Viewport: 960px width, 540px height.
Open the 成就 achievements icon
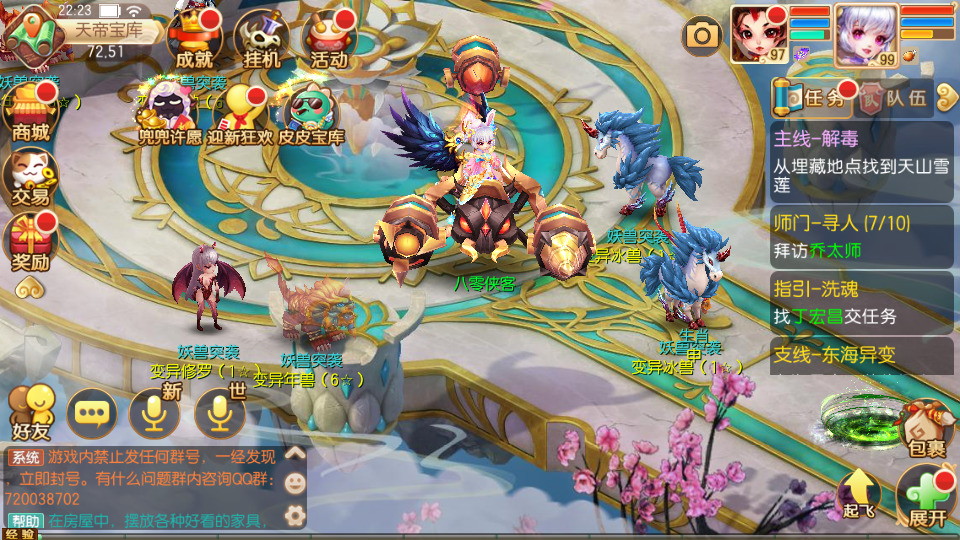194,40
